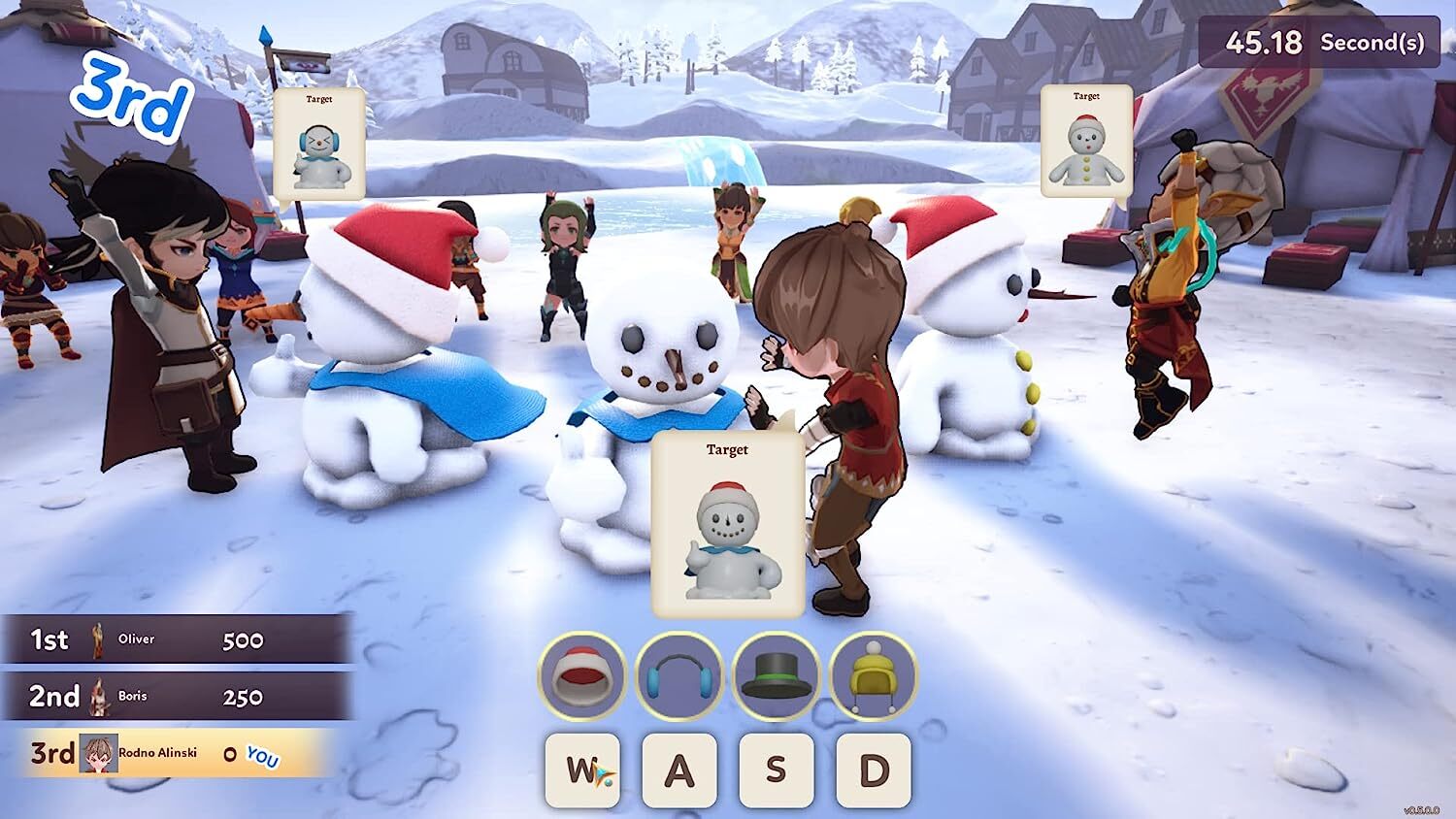Viewport: 1456px width, 819px height.
Task: Choose the blue earmuffs option
Action: (x=678, y=676)
